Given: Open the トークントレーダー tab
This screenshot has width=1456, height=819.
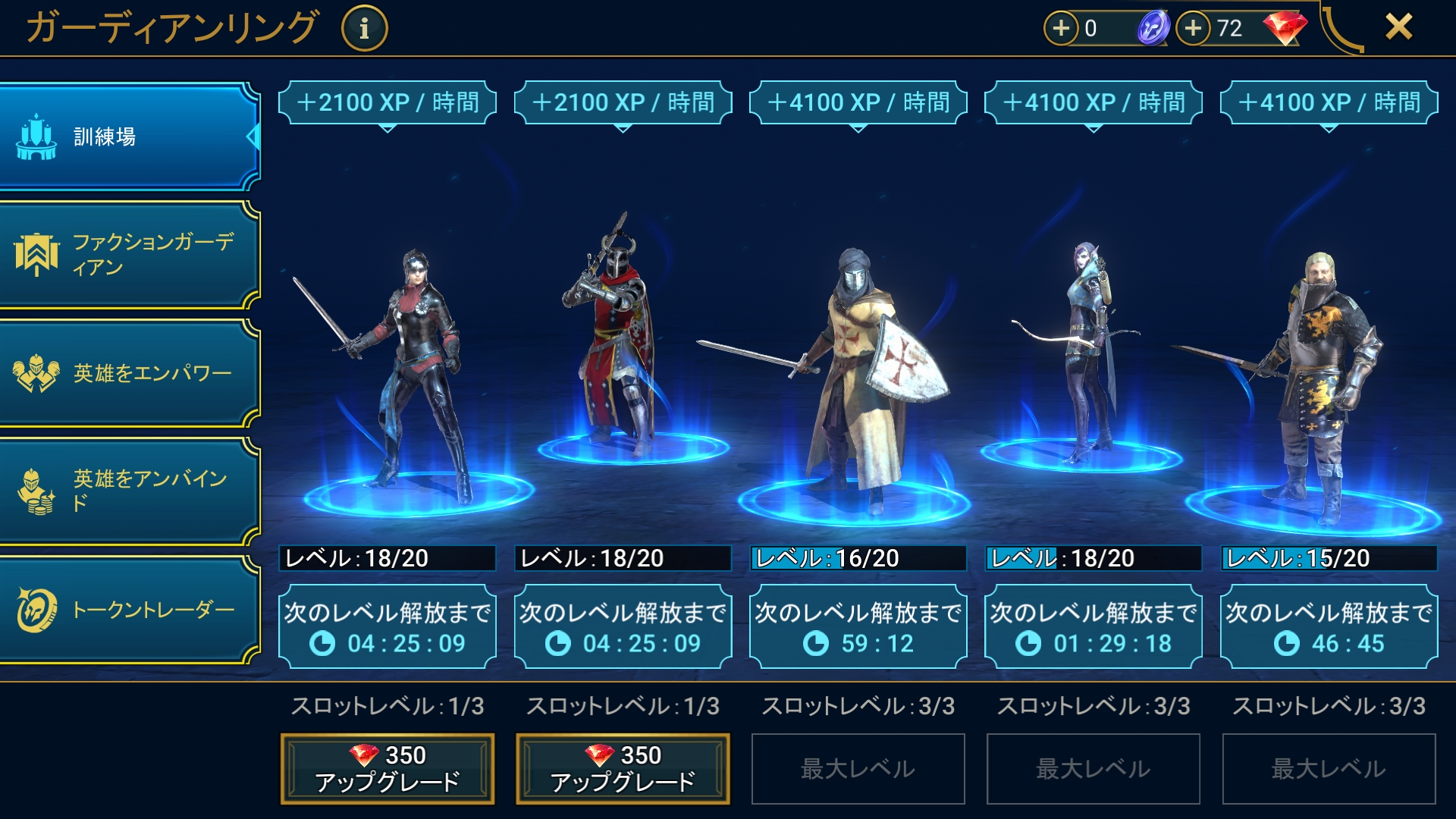Looking at the screenshot, I should [x=129, y=610].
